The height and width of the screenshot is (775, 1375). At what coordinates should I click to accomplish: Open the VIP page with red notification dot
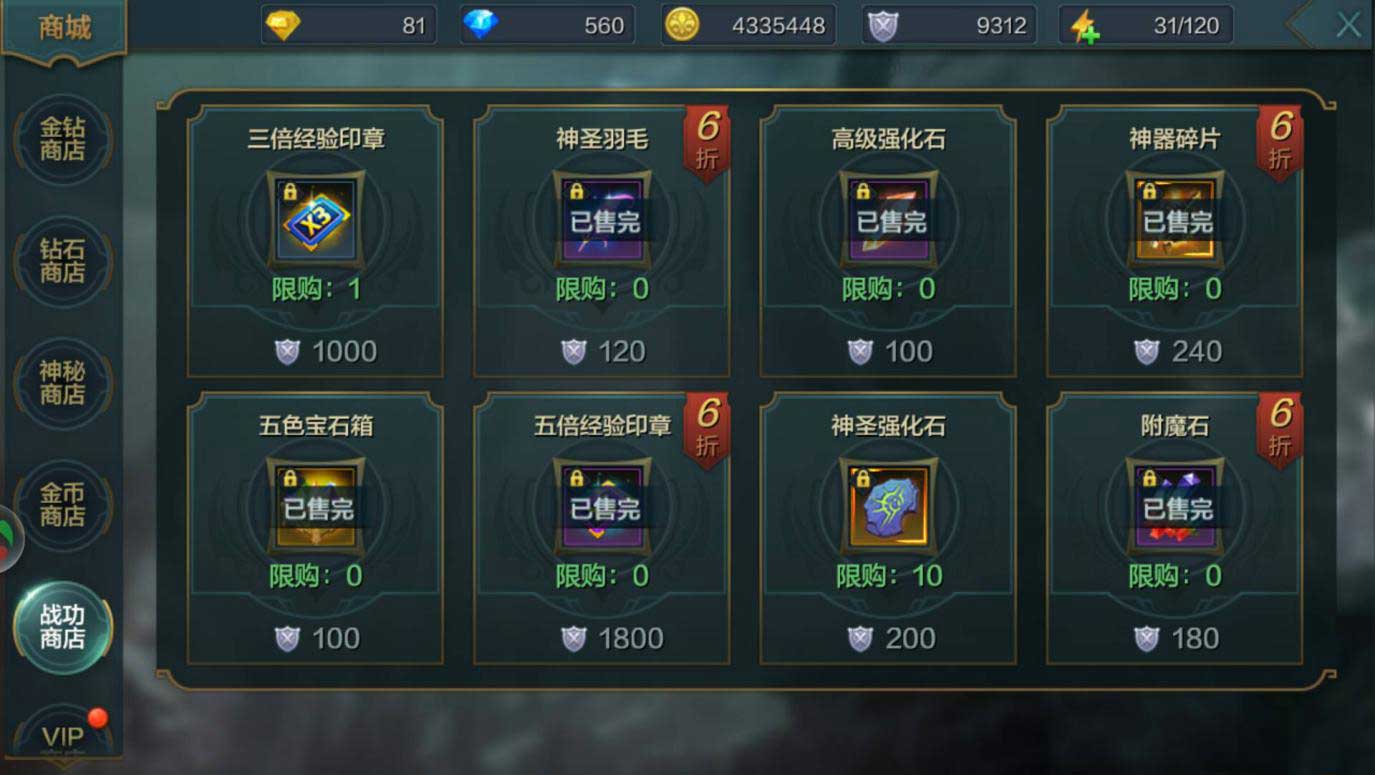[x=62, y=737]
